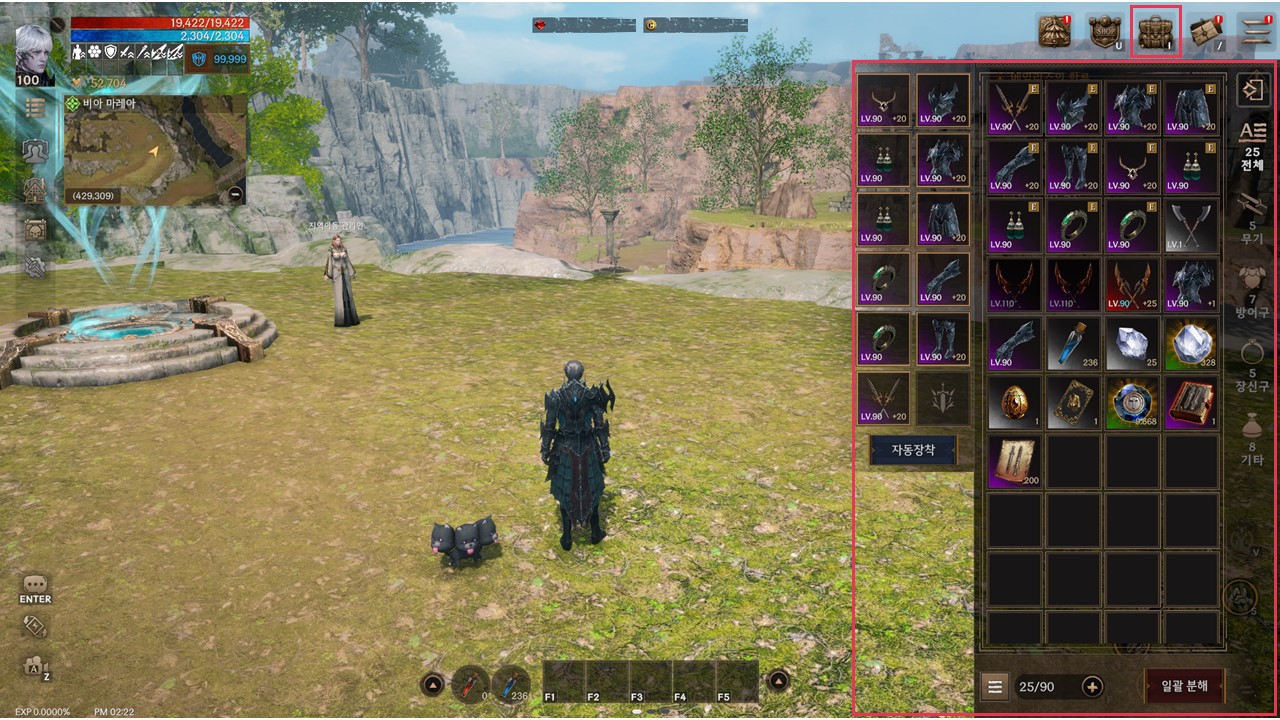Click the 일괄 분해 bulk dismantle button
1280x720 pixels.
pos(1184,687)
